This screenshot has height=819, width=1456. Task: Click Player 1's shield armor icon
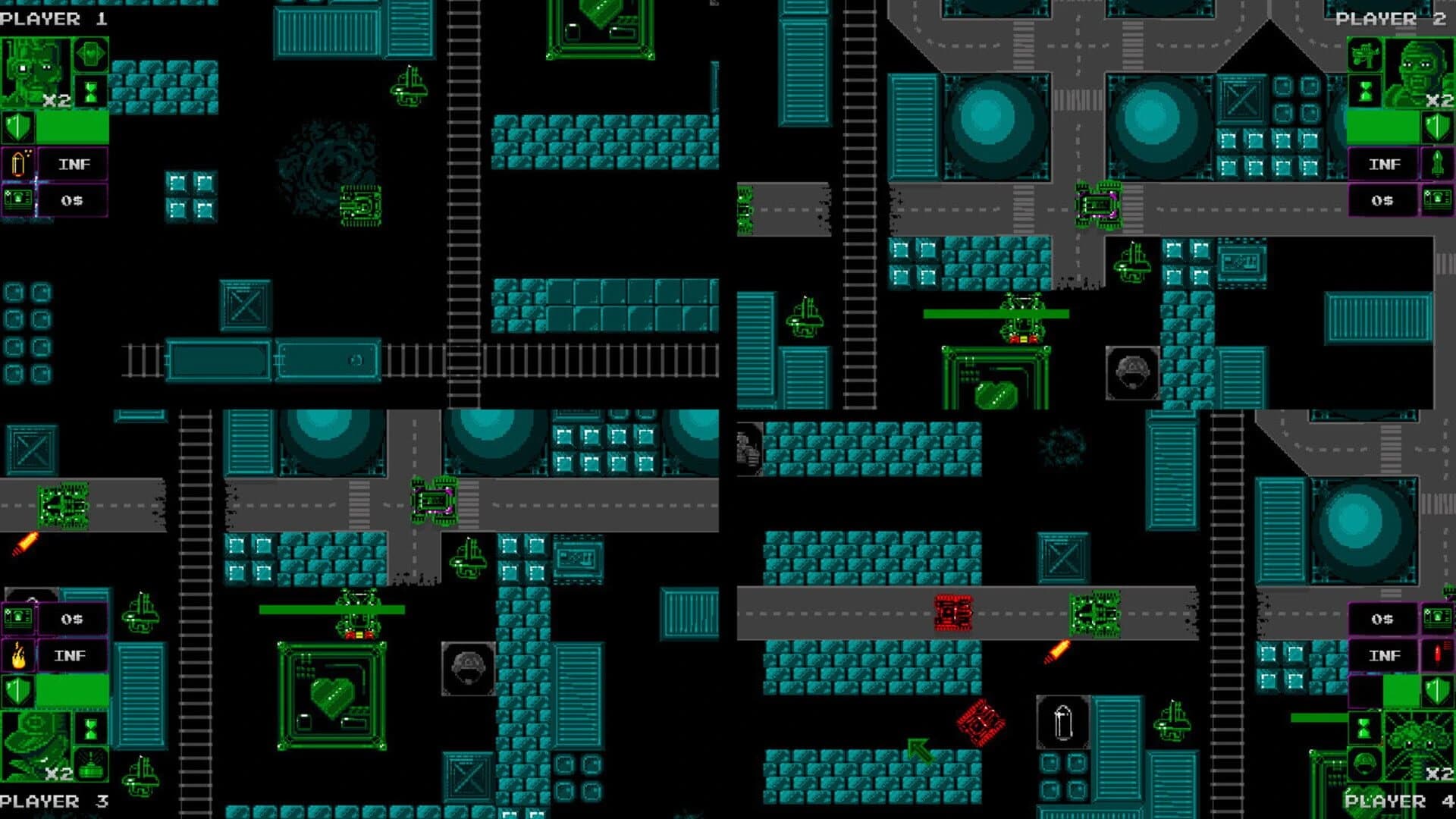point(17,127)
